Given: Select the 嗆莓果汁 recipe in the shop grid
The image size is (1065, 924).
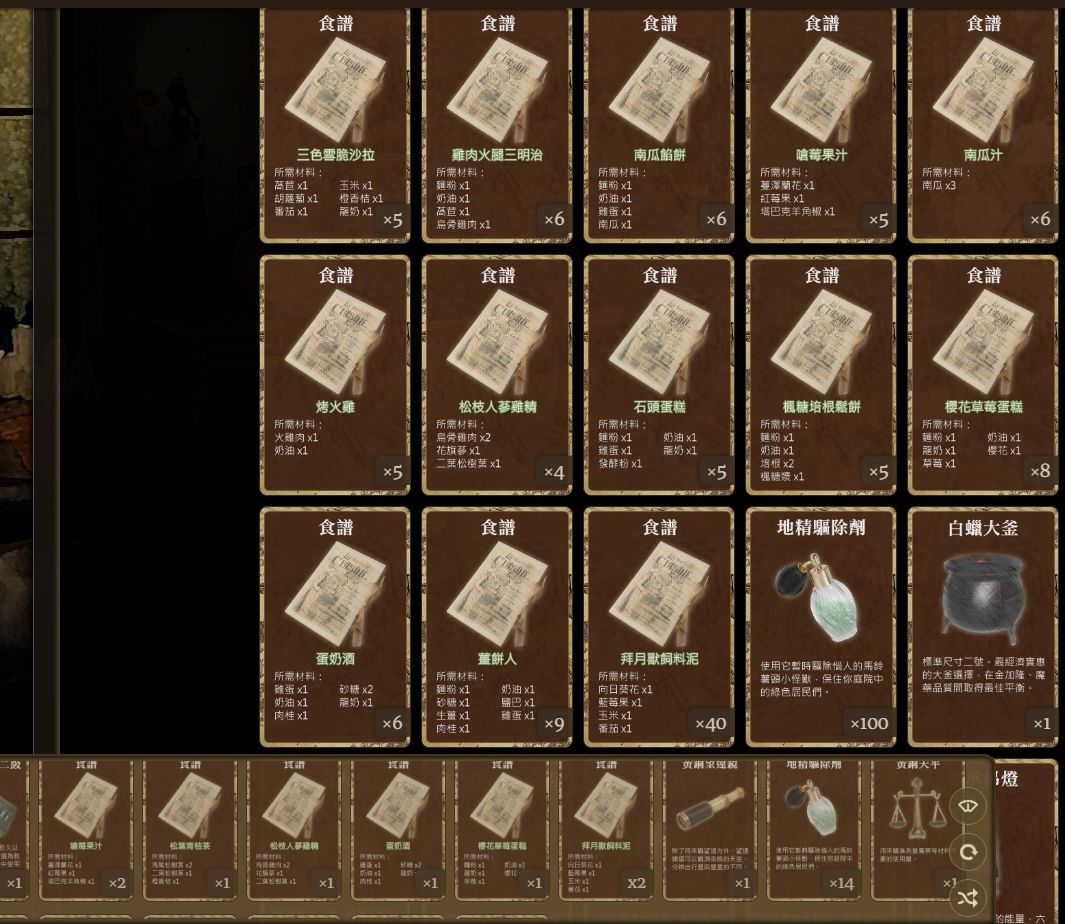Looking at the screenshot, I should (821, 125).
